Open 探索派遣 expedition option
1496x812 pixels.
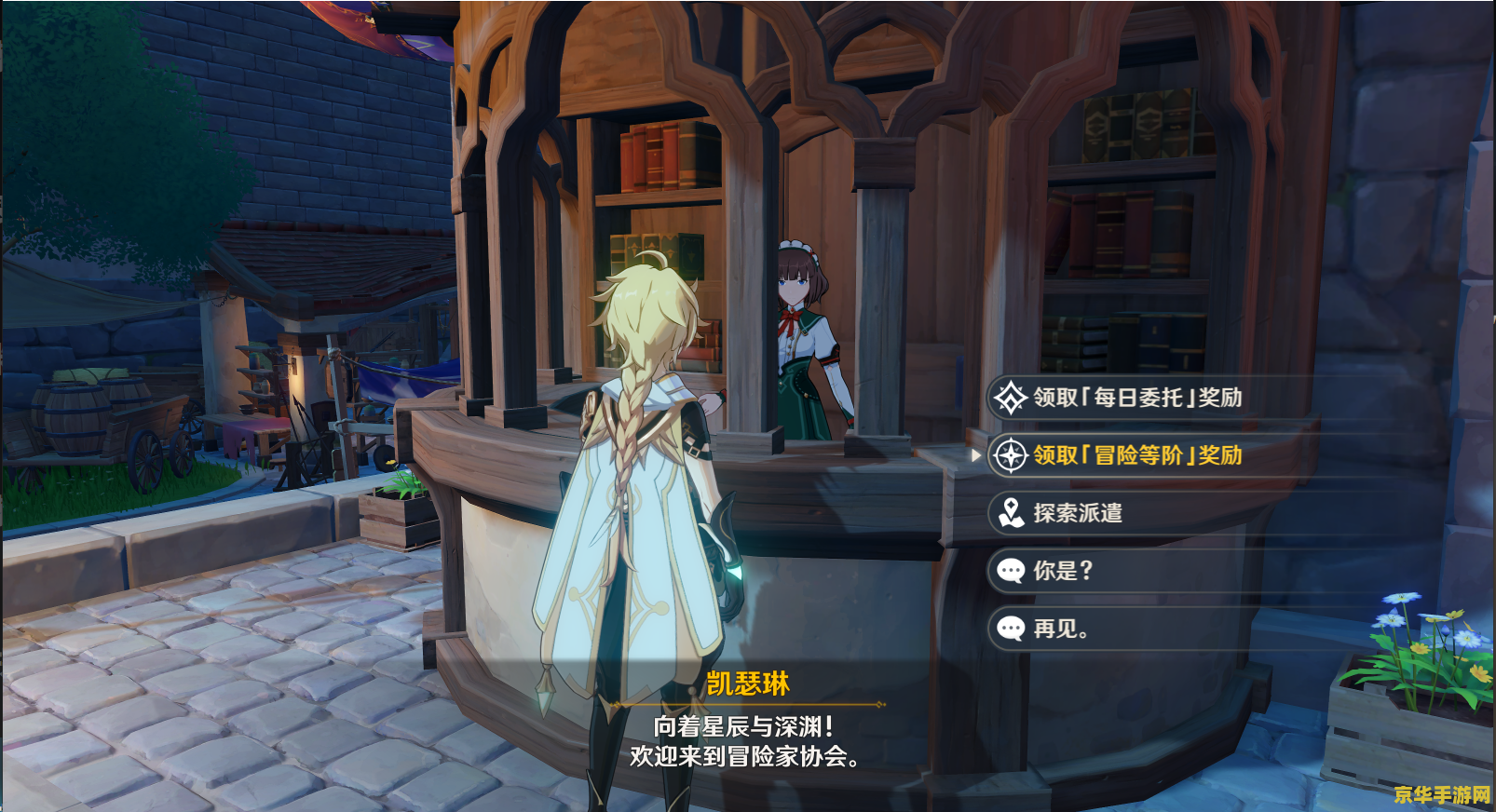pos(1078,513)
